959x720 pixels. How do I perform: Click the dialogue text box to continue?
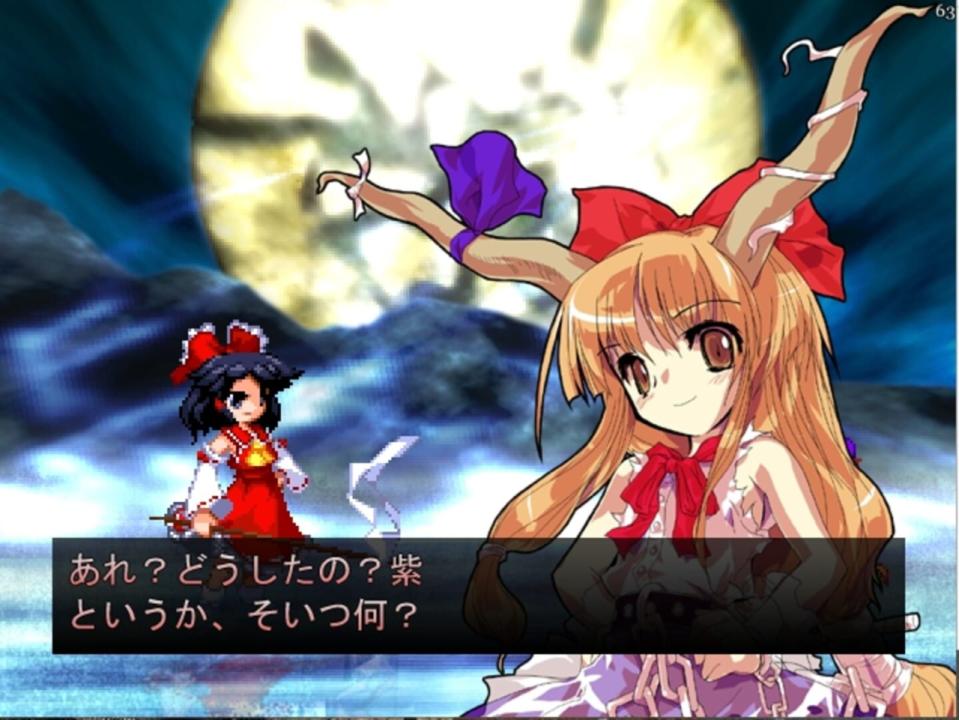point(478,595)
